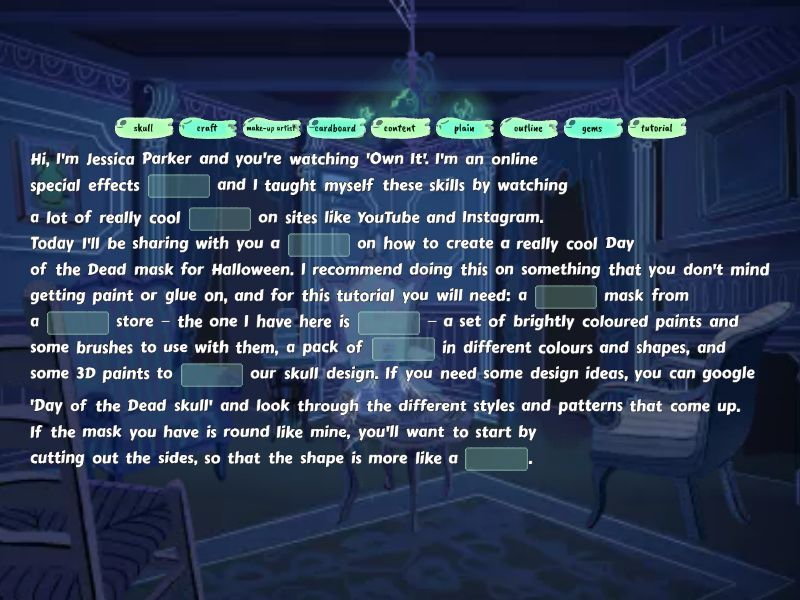Choose the 'plain' word tile
This screenshot has height=600, width=800.
(x=464, y=128)
